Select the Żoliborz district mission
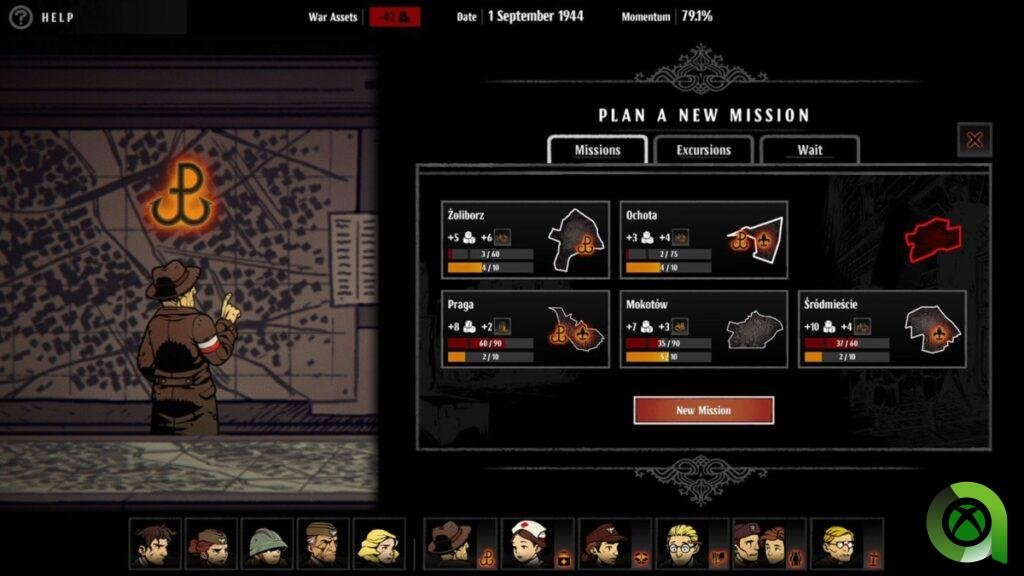 (x=525, y=240)
